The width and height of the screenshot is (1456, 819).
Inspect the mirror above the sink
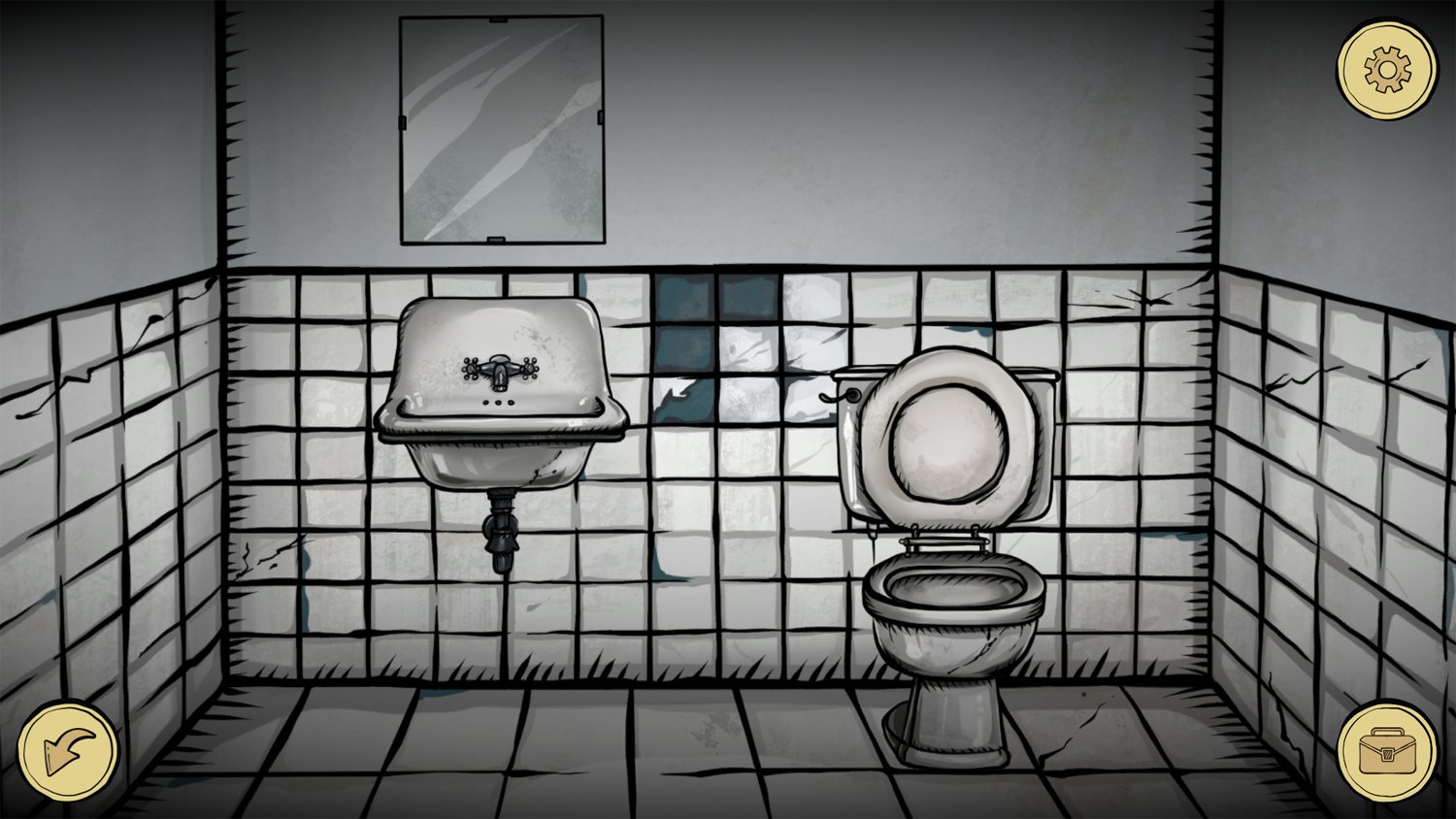tap(499, 126)
